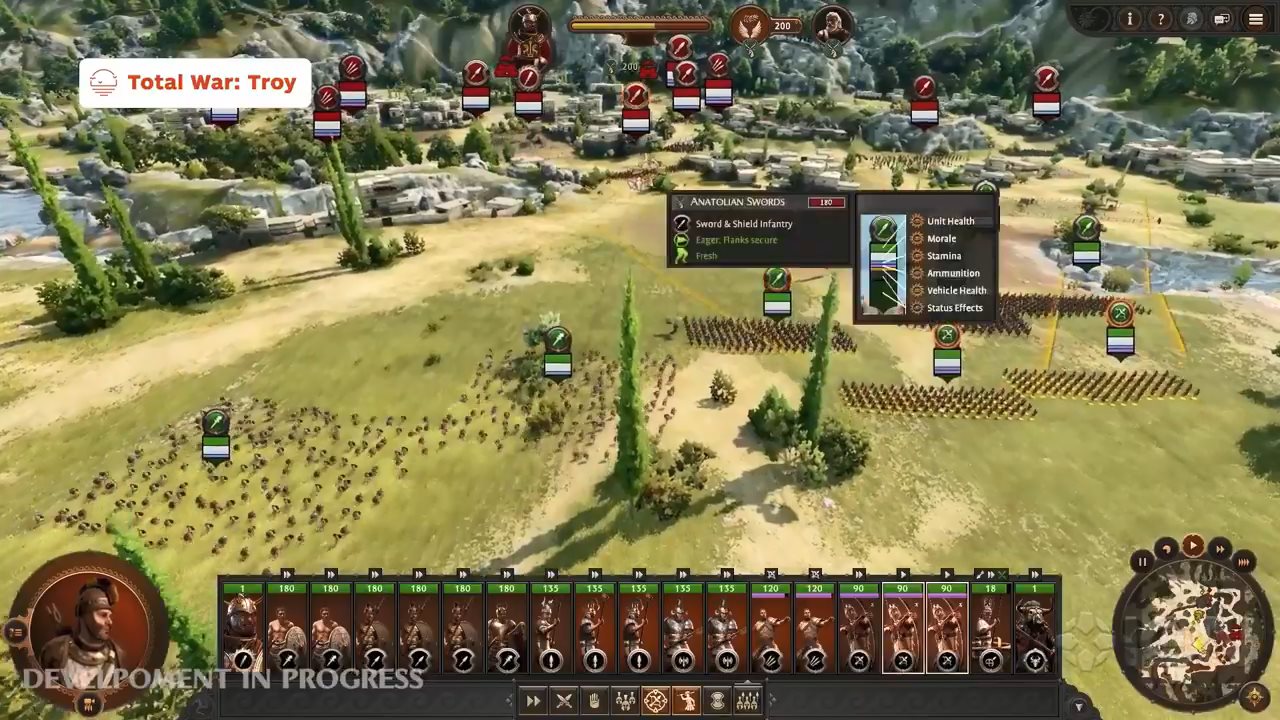
Task: Switch to fast-forward battle speed
Action: pyautogui.click(x=1219, y=548)
